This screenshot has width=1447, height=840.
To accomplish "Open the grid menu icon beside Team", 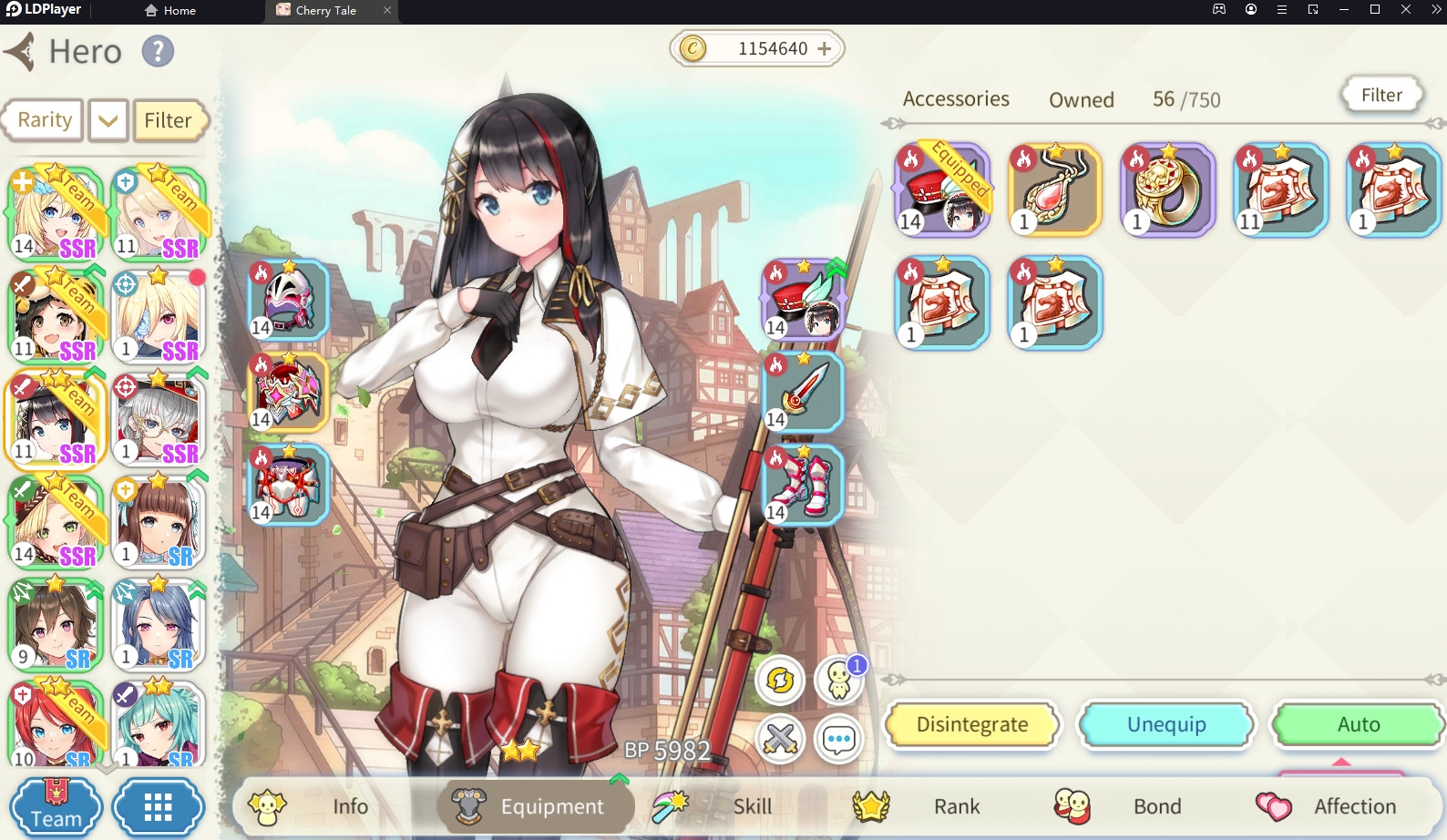I will point(159,806).
